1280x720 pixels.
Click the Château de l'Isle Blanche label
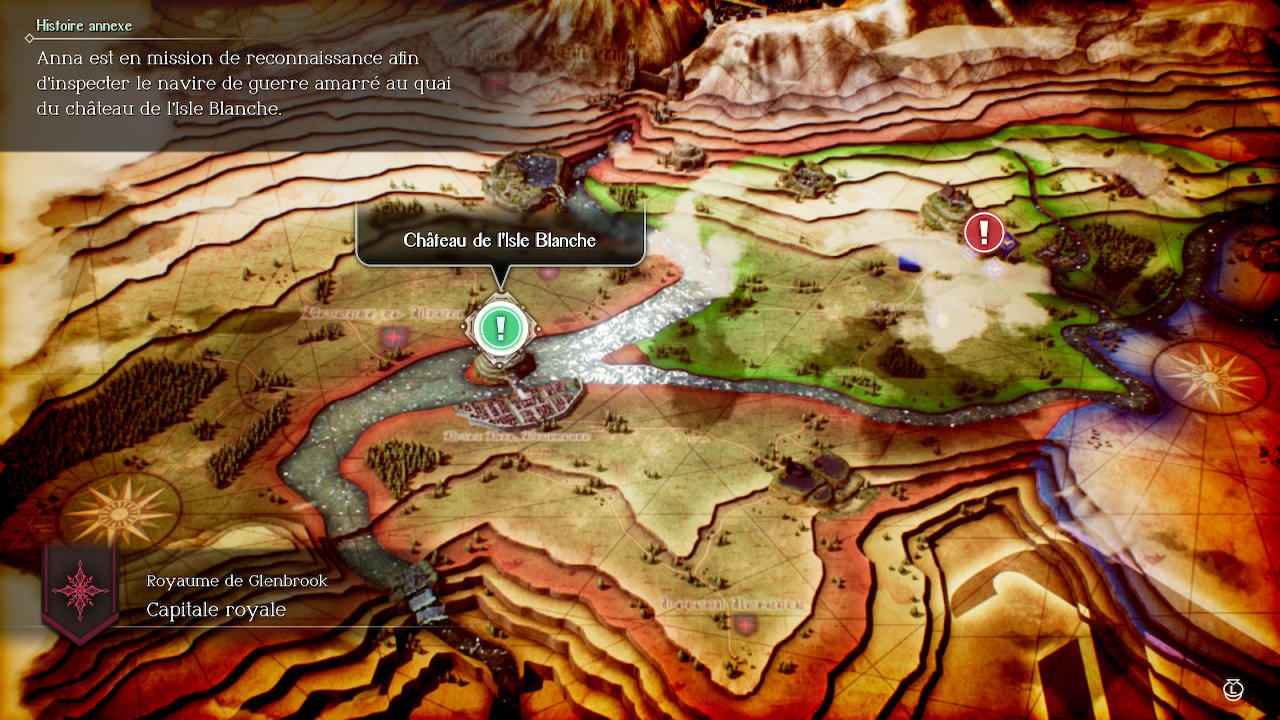[500, 240]
